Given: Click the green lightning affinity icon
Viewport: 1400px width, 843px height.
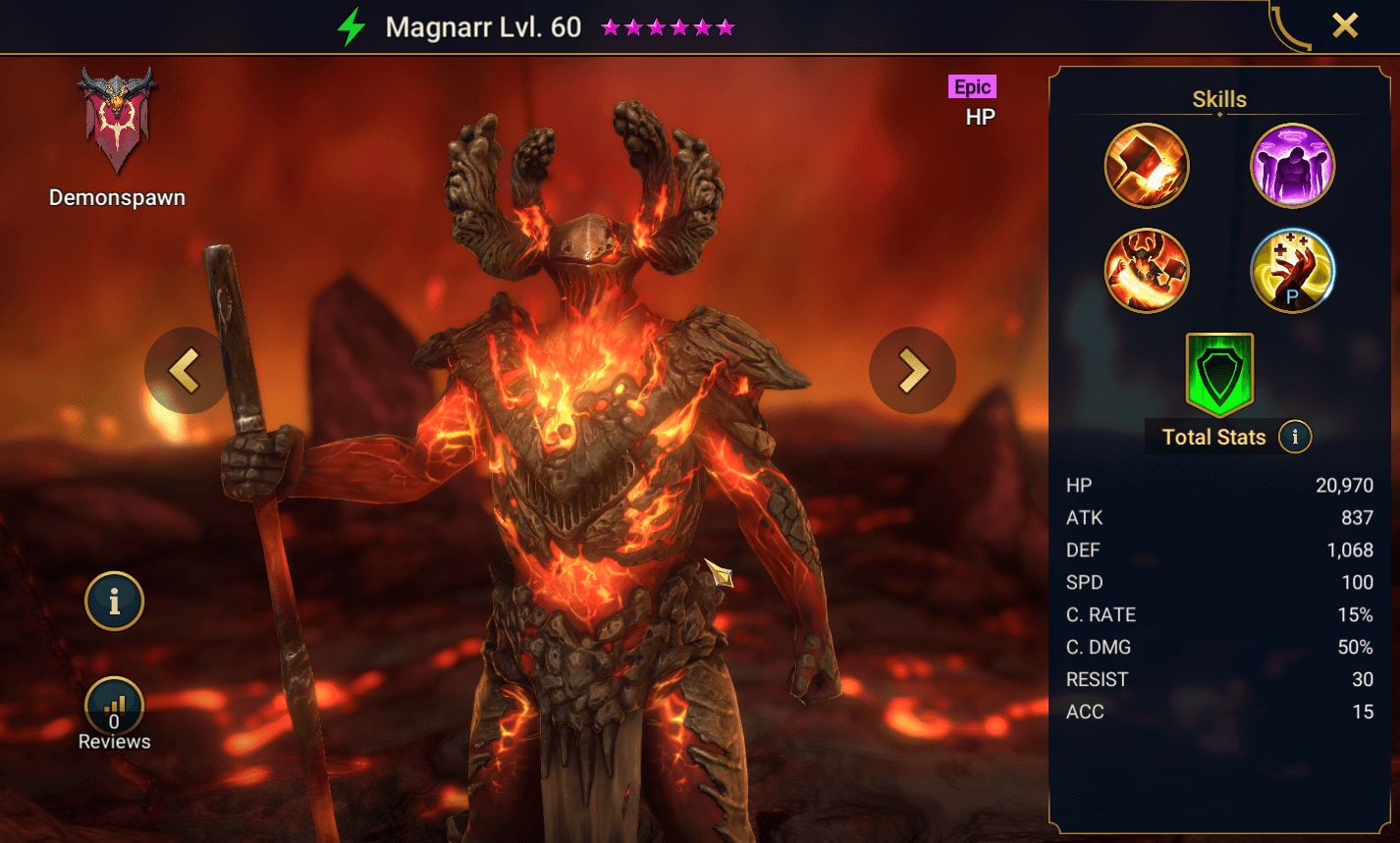Looking at the screenshot, I should click(x=351, y=27).
